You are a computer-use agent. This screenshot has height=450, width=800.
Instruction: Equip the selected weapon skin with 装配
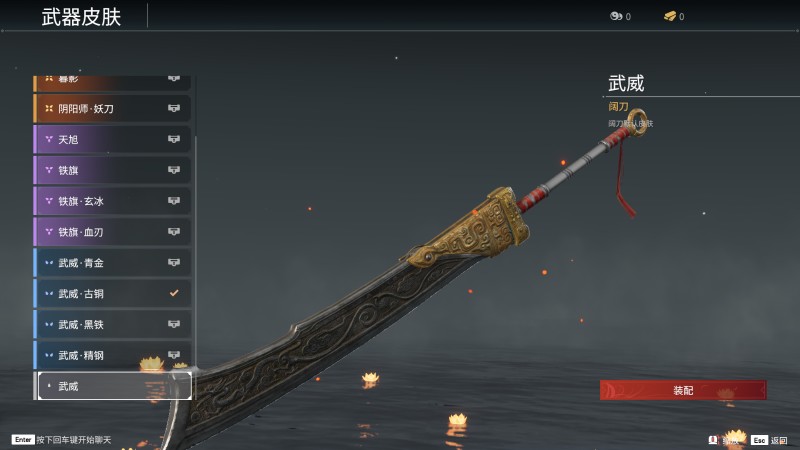[x=683, y=390]
